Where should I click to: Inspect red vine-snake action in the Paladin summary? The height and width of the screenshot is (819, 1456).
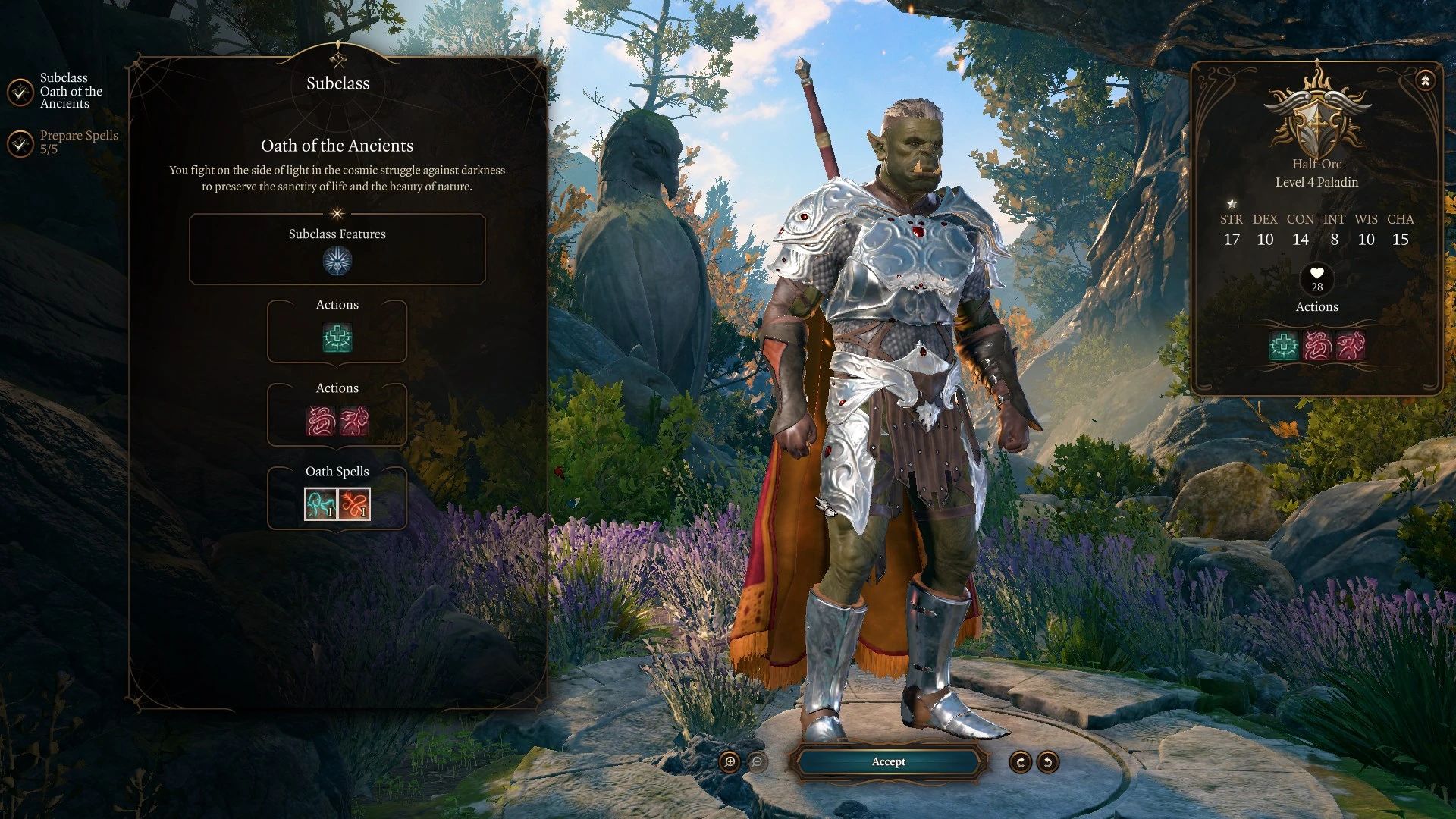coord(1317,346)
